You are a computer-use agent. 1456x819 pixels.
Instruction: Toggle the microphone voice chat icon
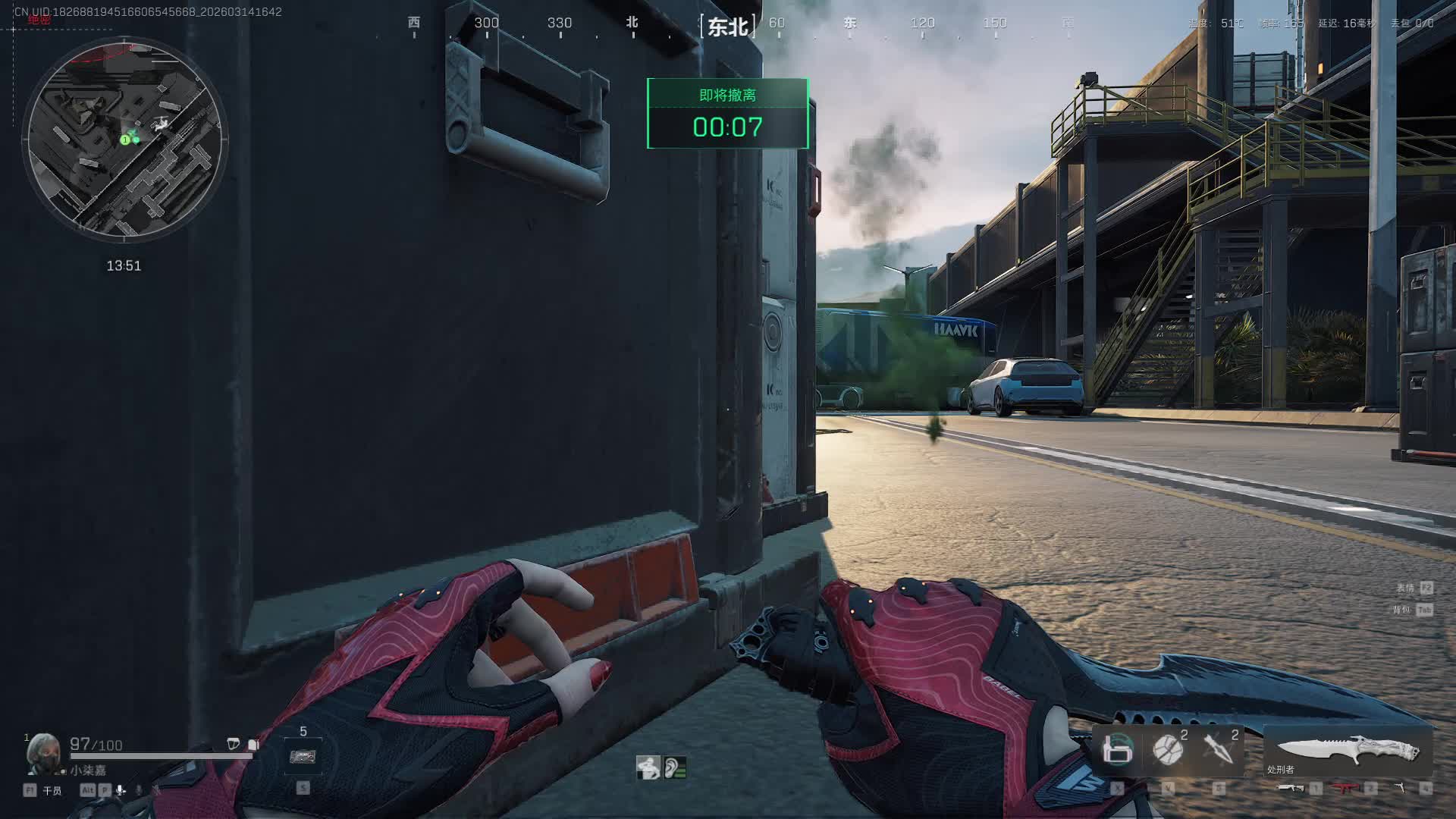121,790
